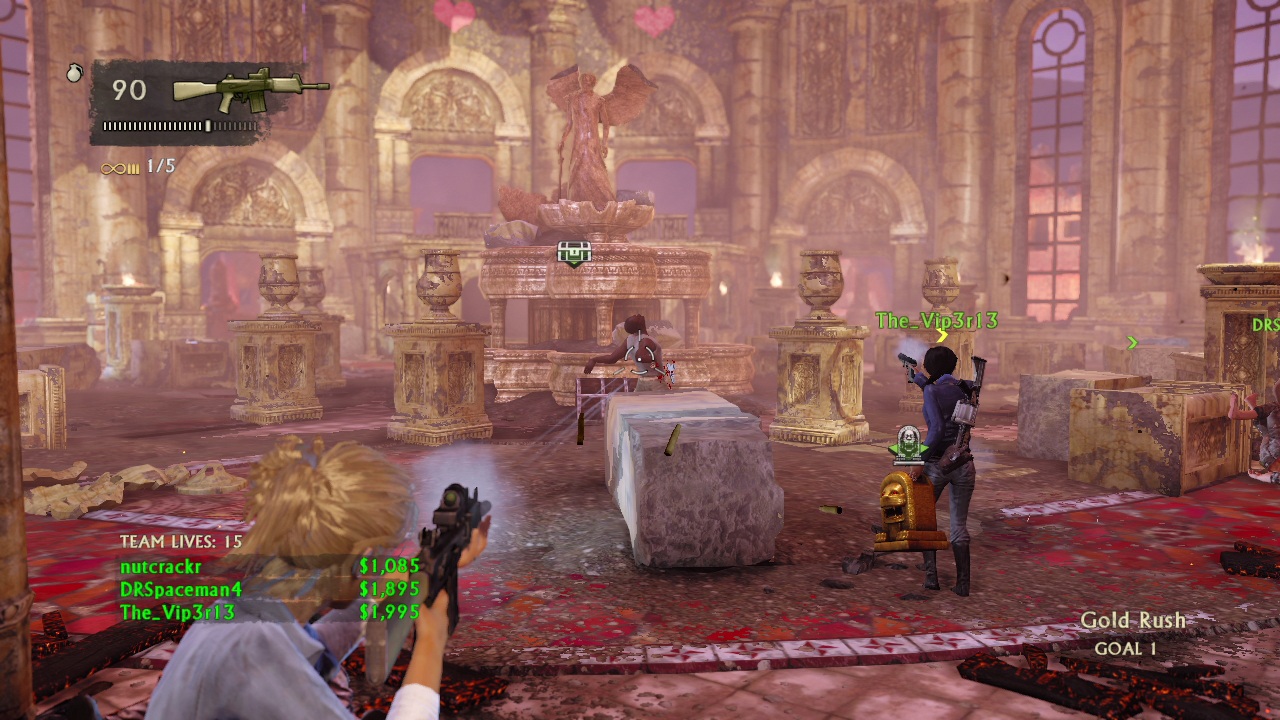
Task: Choose the DRSpaceman4 scoreboard row
Action: 268,589
